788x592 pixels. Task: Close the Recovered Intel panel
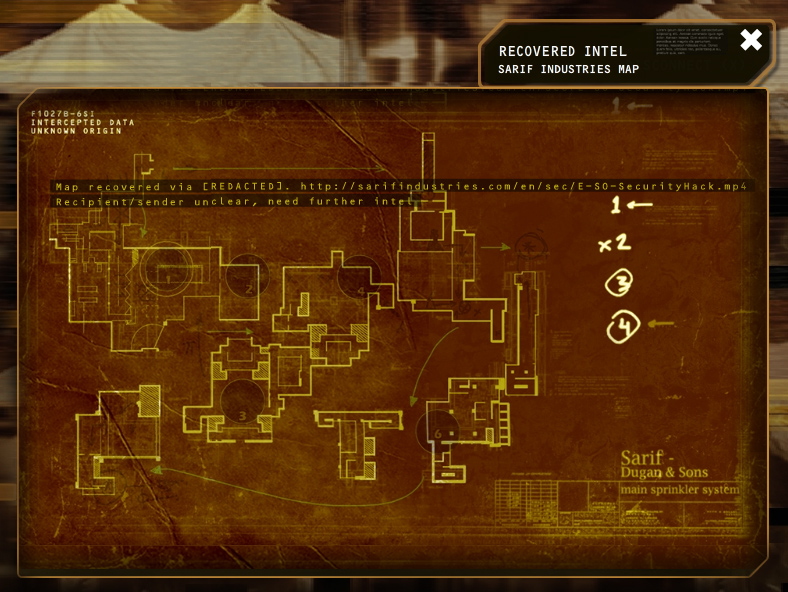pos(751,40)
